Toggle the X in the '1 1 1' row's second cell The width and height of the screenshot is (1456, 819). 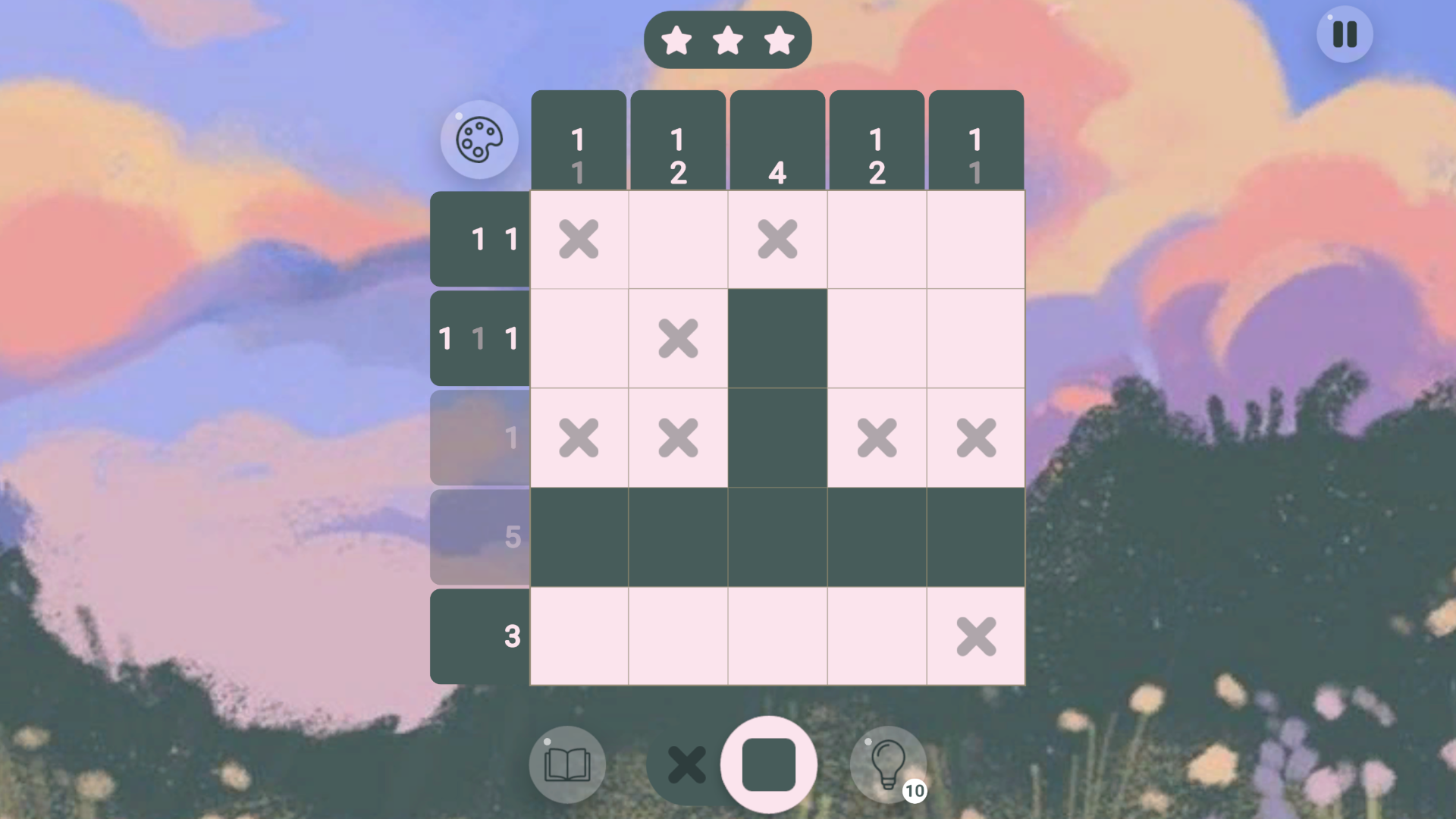[679, 339]
